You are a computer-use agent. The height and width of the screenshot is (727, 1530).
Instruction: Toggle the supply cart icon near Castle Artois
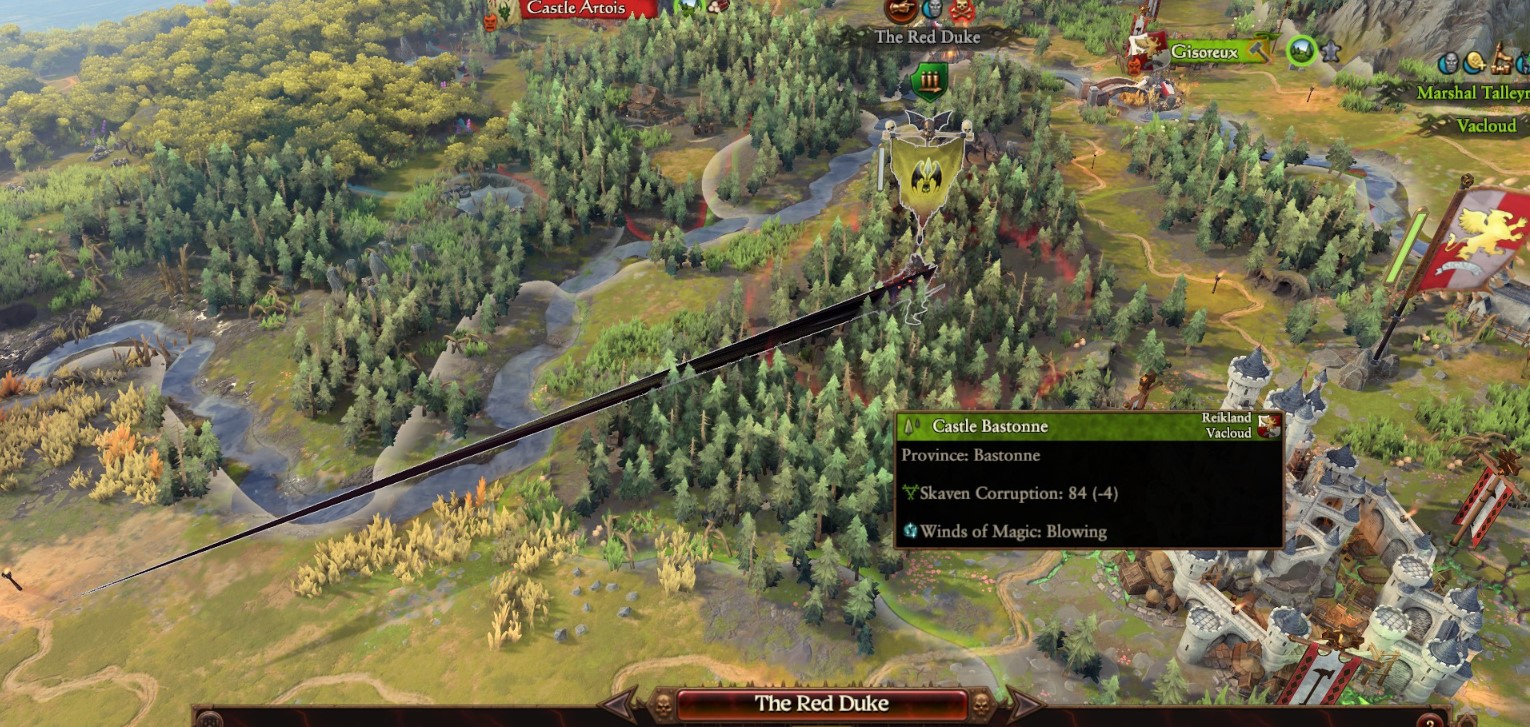(x=716, y=8)
